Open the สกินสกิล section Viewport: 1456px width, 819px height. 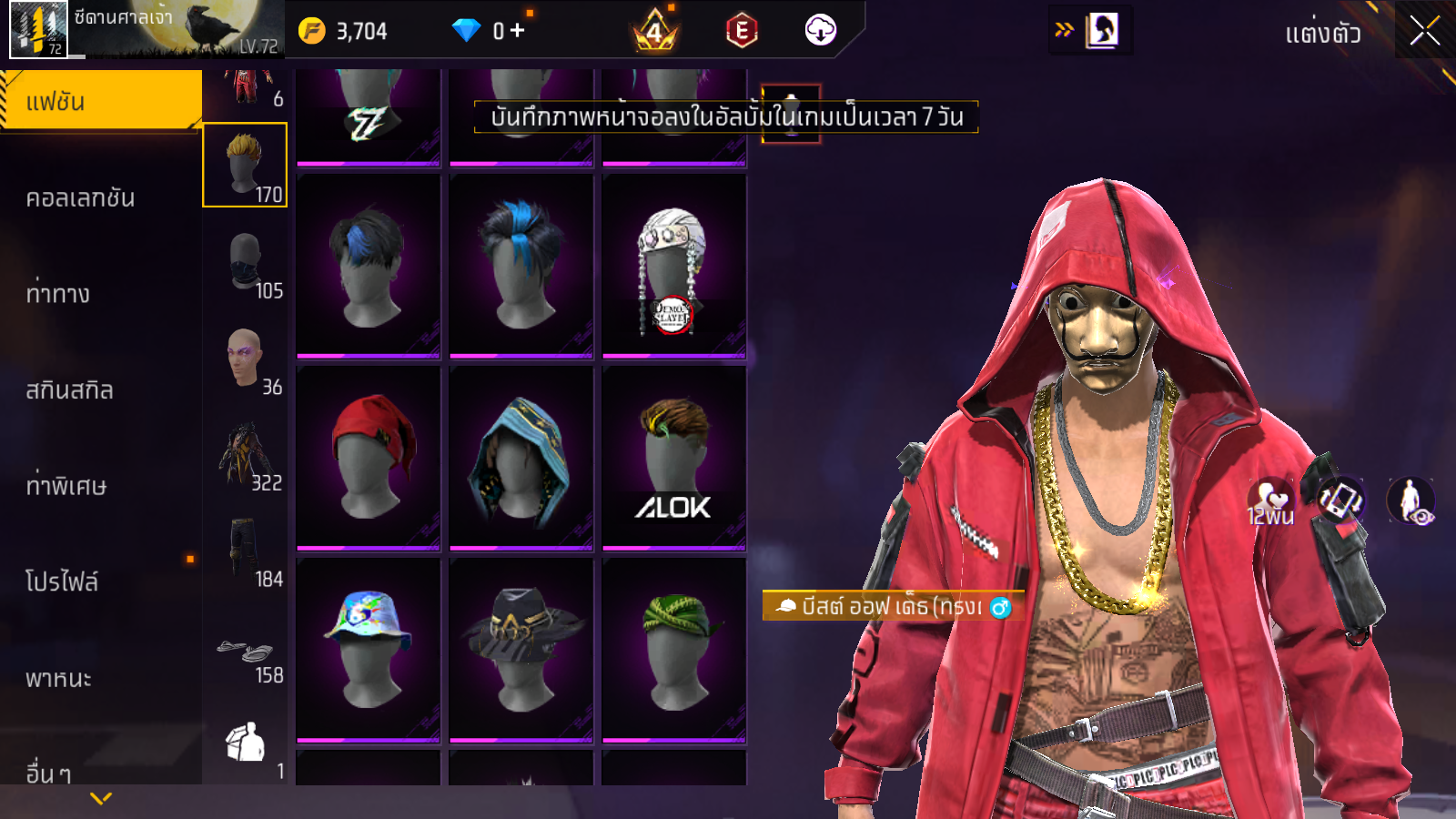point(69,390)
